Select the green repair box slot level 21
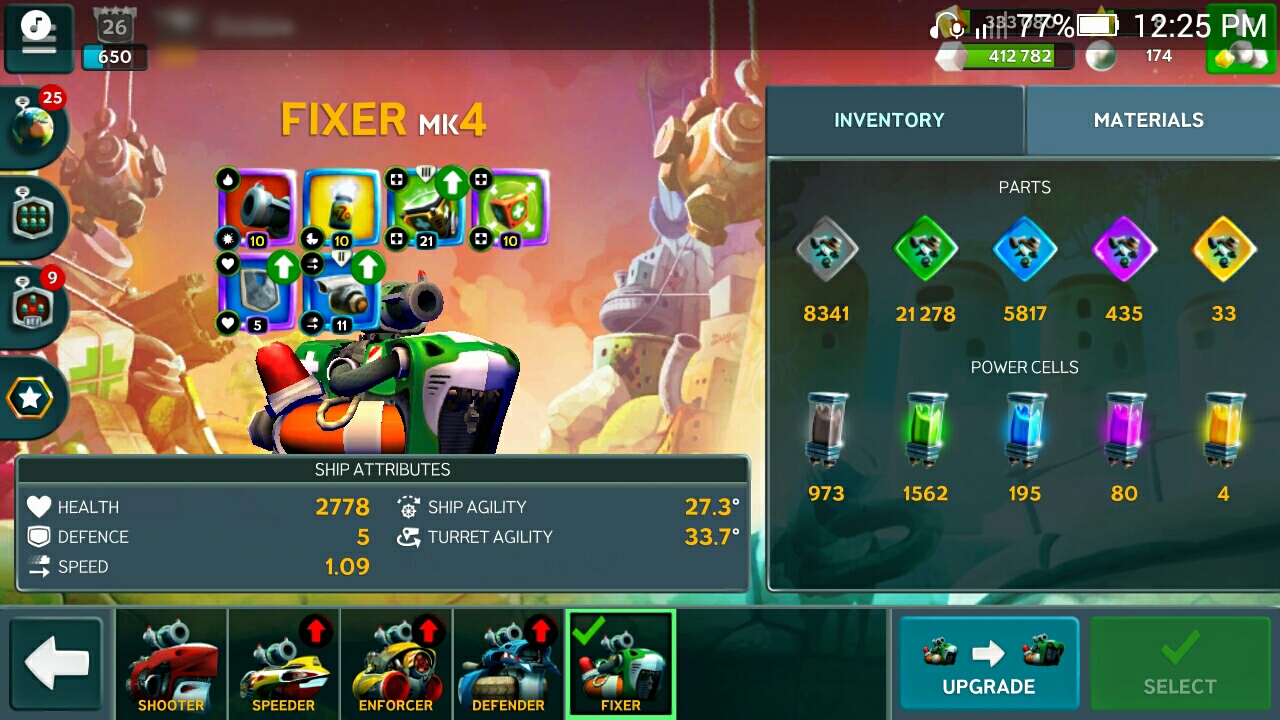This screenshot has height=720, width=1280. coord(426,208)
